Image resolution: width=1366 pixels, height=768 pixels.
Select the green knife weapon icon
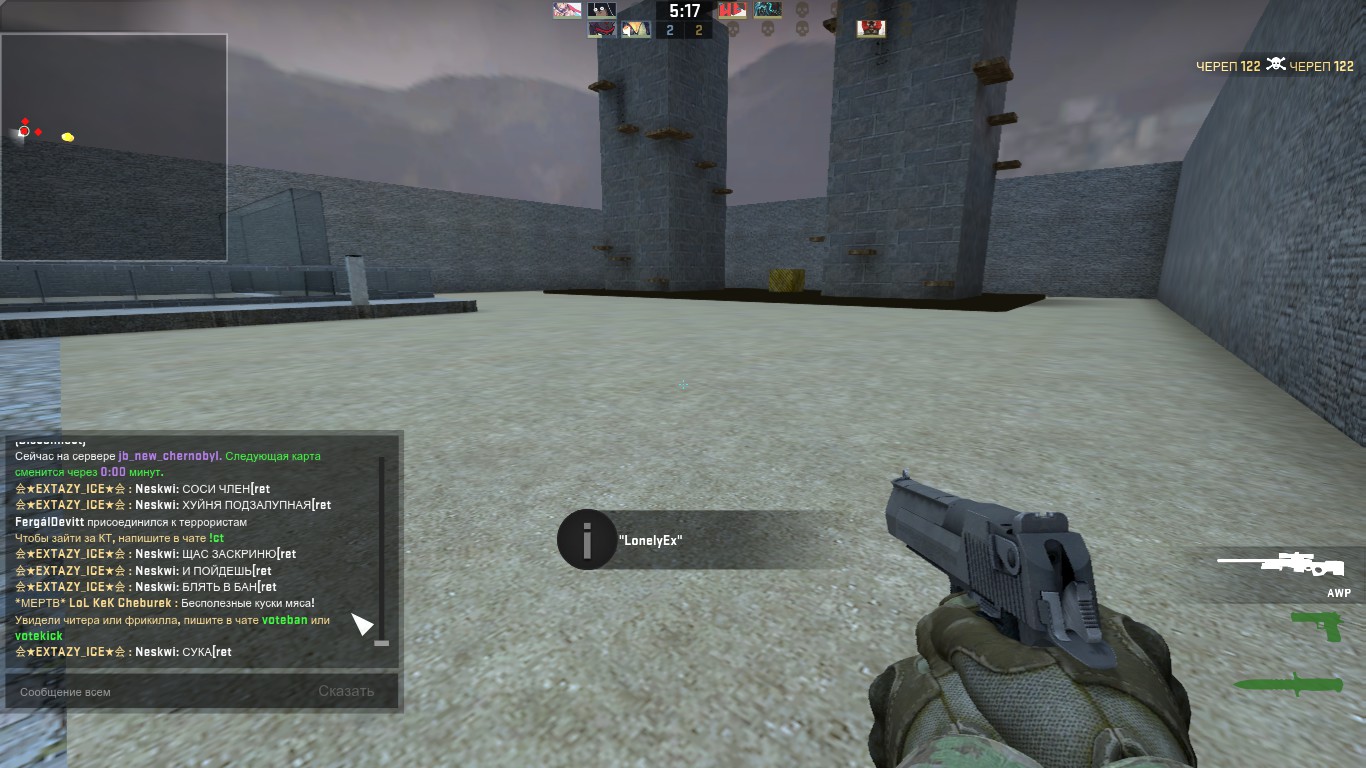[1288, 684]
